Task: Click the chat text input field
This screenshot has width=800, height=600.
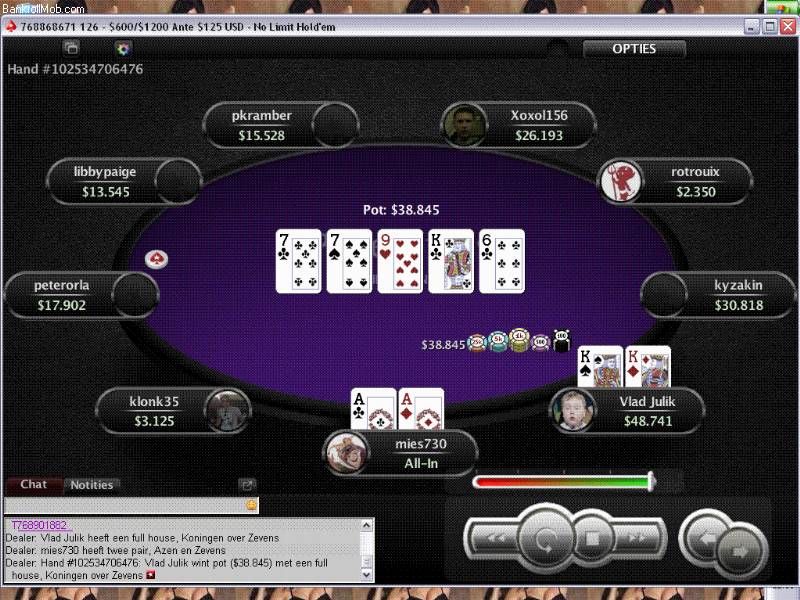Action: click(x=122, y=505)
